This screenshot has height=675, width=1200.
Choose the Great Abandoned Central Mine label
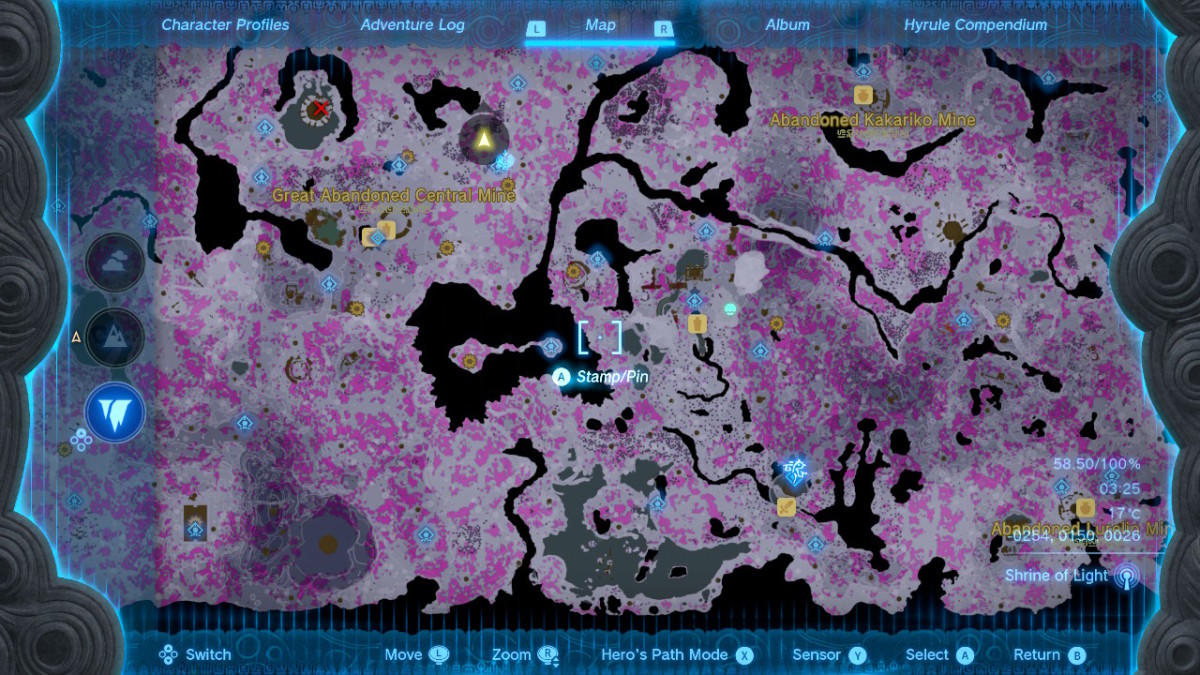click(x=394, y=196)
